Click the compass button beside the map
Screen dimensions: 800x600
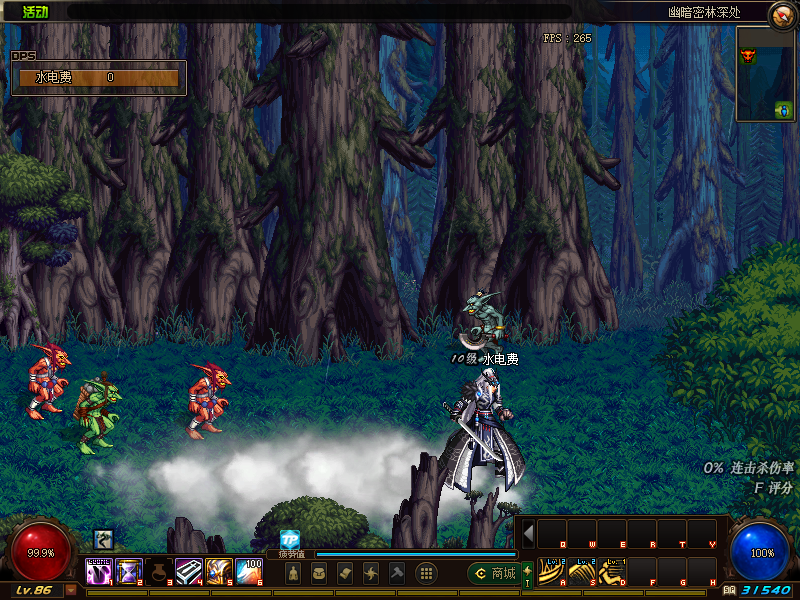tap(782, 14)
